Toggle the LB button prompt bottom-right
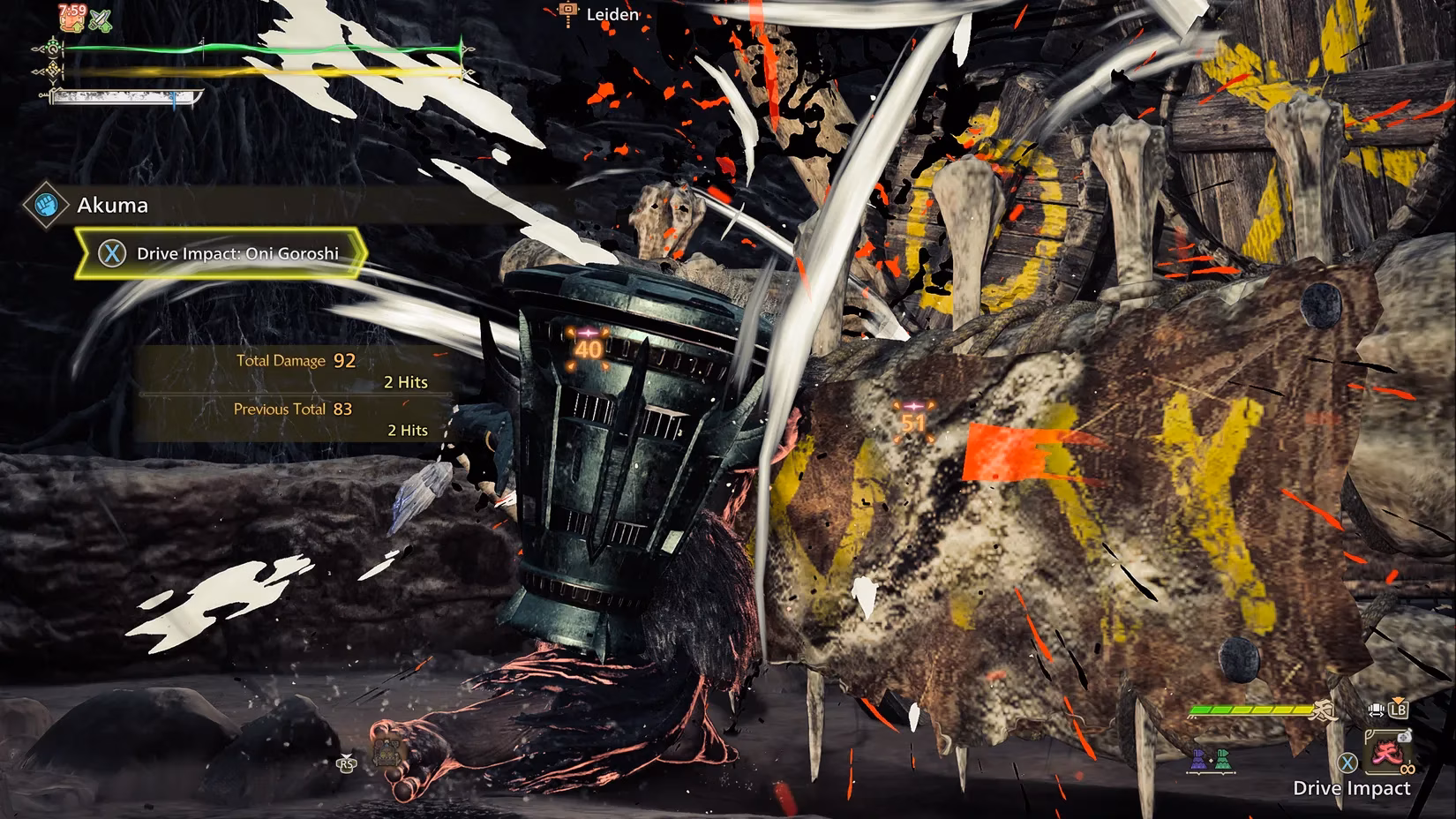This screenshot has height=819, width=1456. click(x=1399, y=710)
